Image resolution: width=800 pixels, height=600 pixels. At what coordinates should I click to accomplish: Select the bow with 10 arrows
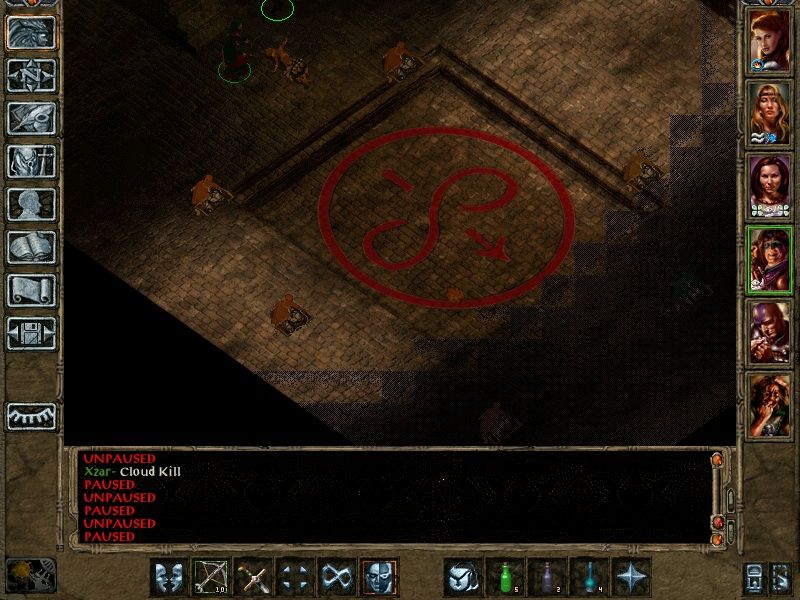point(211,577)
